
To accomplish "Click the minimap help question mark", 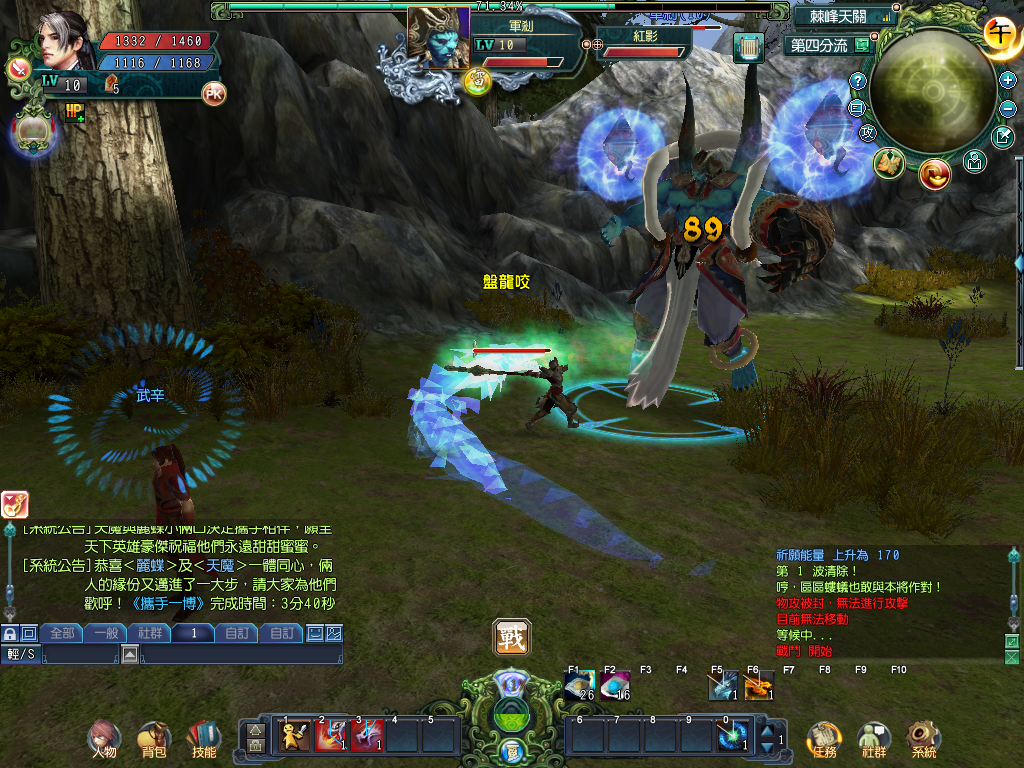I will (x=858, y=81).
